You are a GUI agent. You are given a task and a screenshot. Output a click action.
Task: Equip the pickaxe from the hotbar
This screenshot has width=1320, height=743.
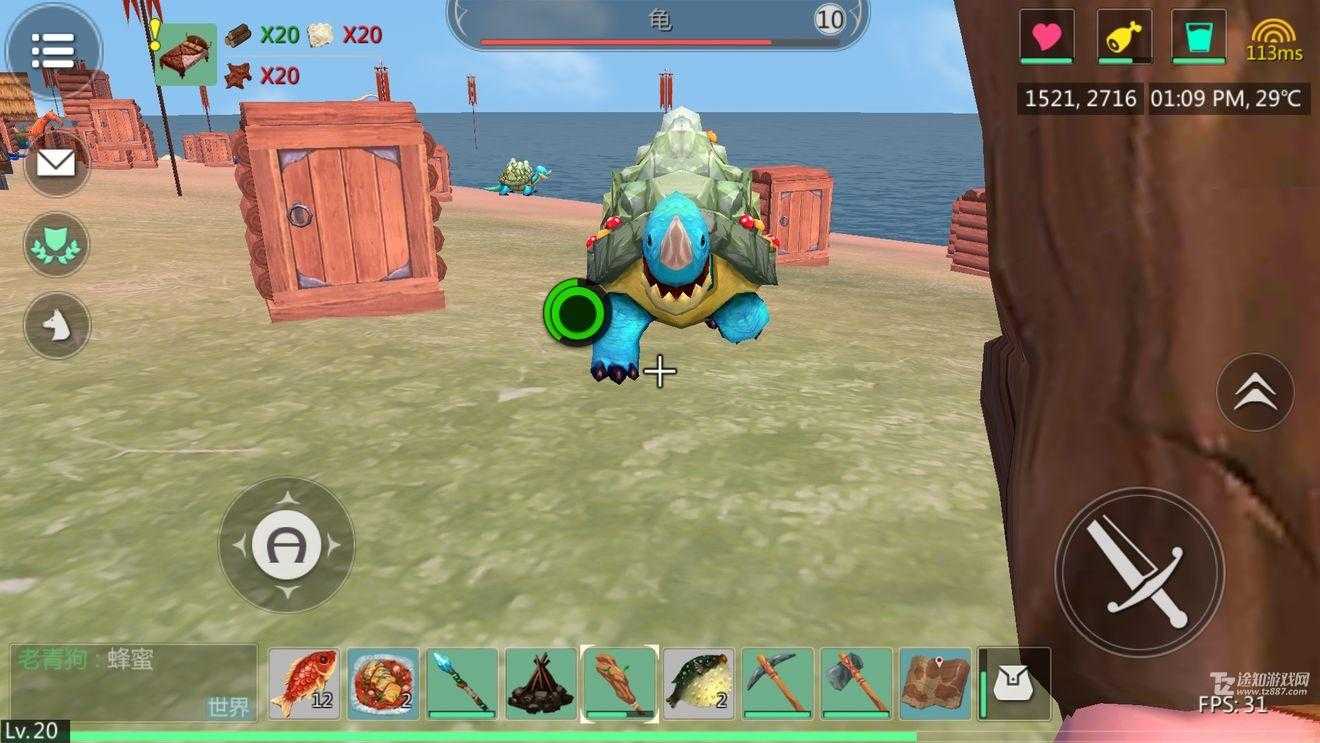tap(778, 684)
